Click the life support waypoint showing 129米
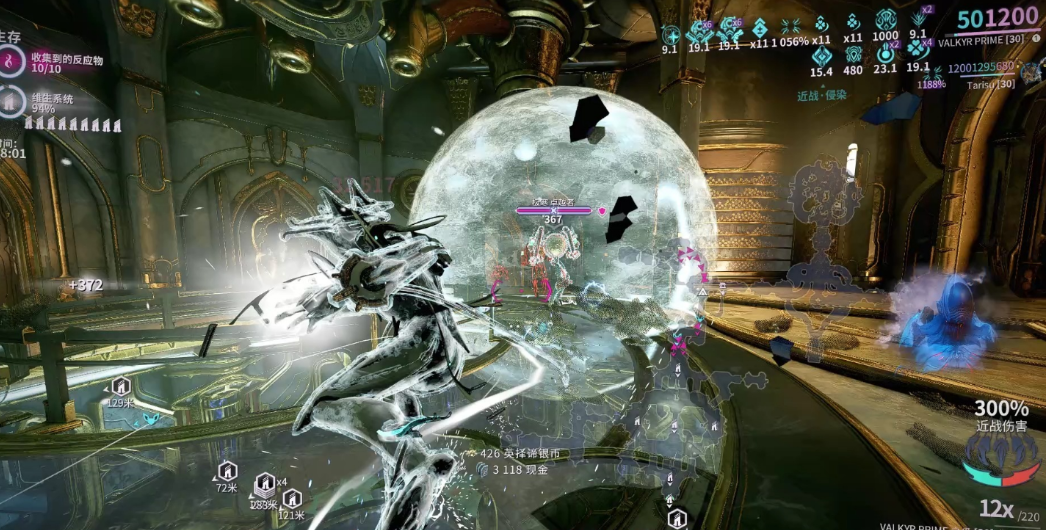 tap(120, 385)
